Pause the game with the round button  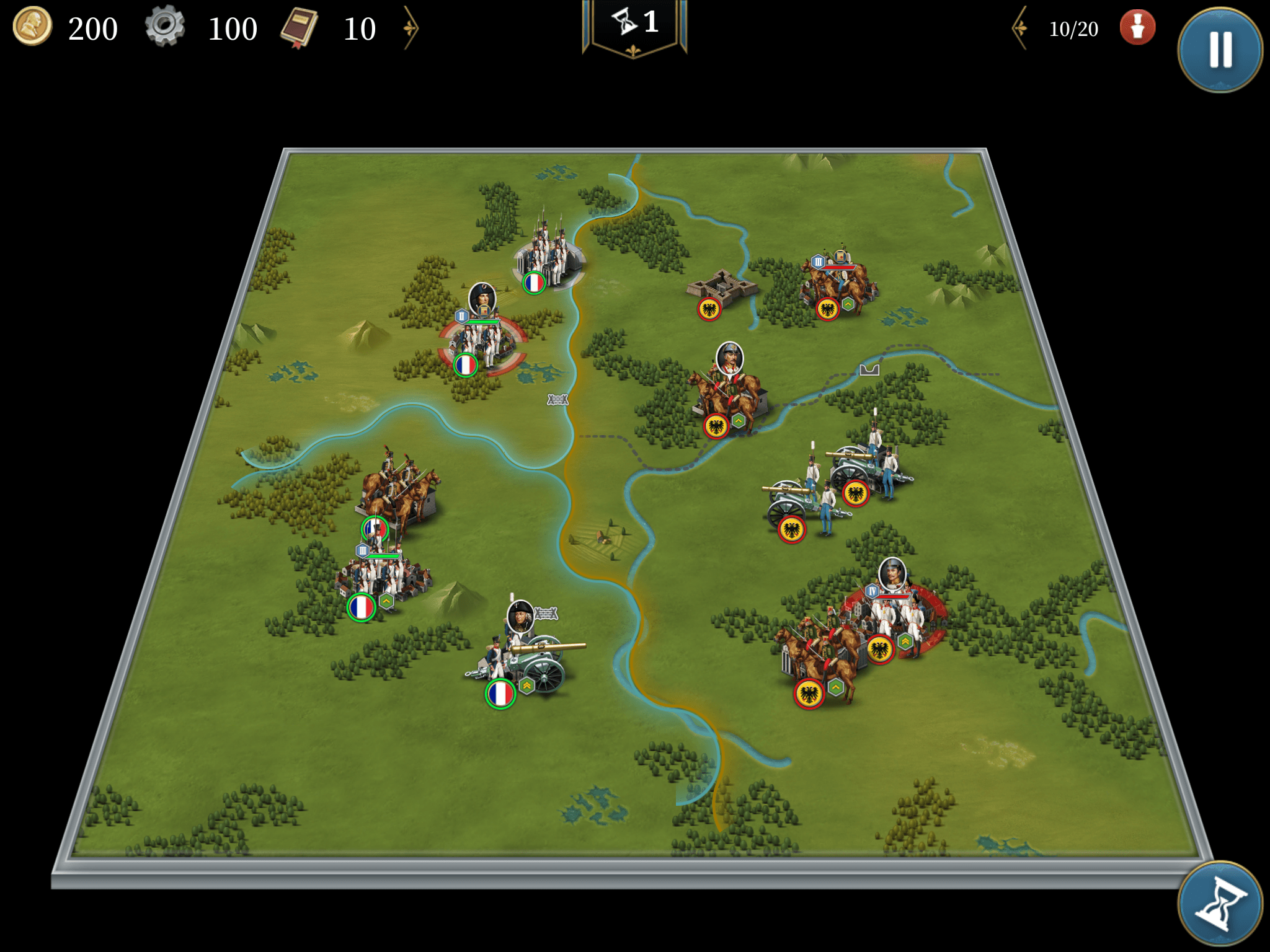[x=1219, y=50]
